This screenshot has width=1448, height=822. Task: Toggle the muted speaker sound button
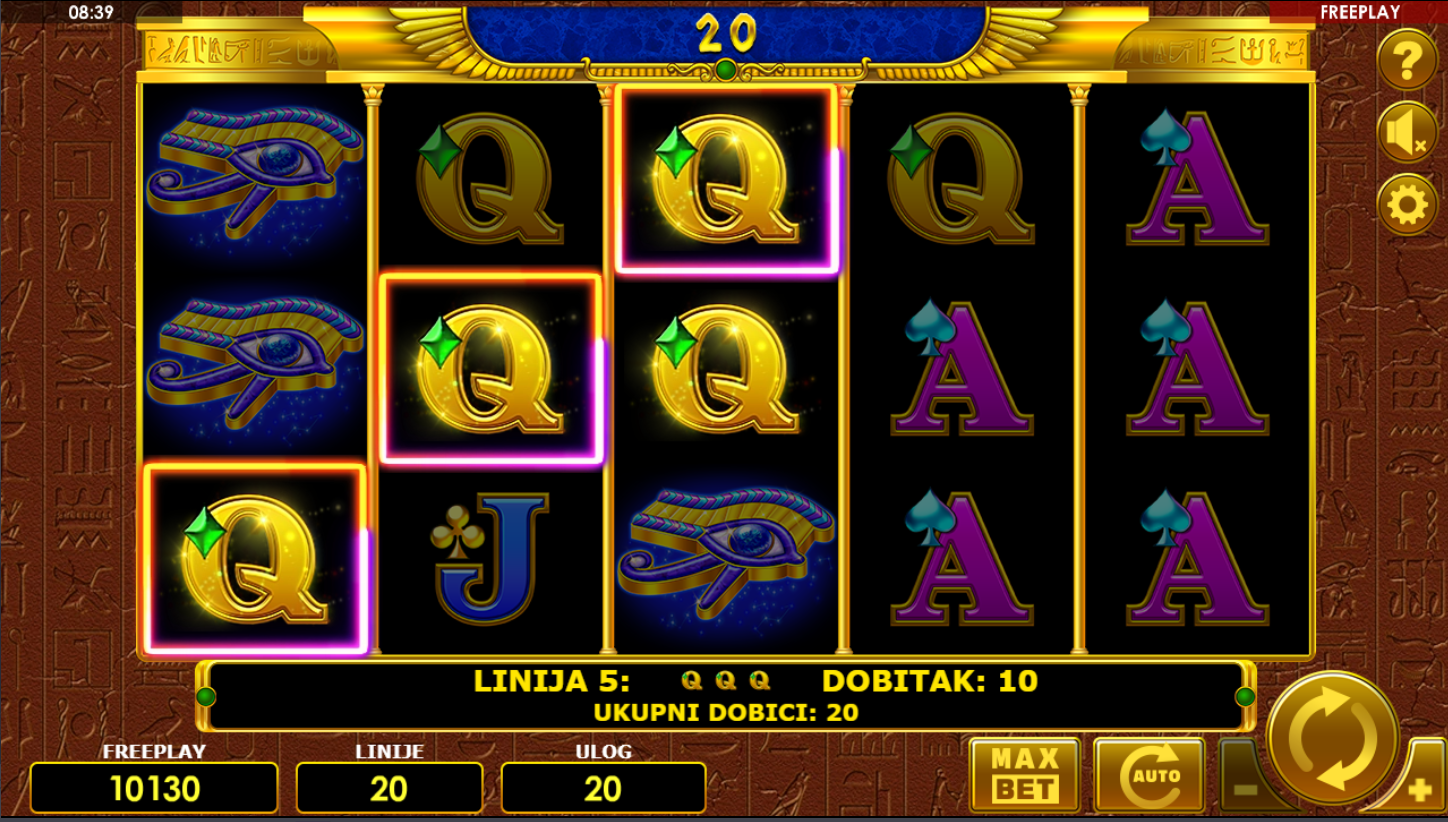coord(1406,133)
